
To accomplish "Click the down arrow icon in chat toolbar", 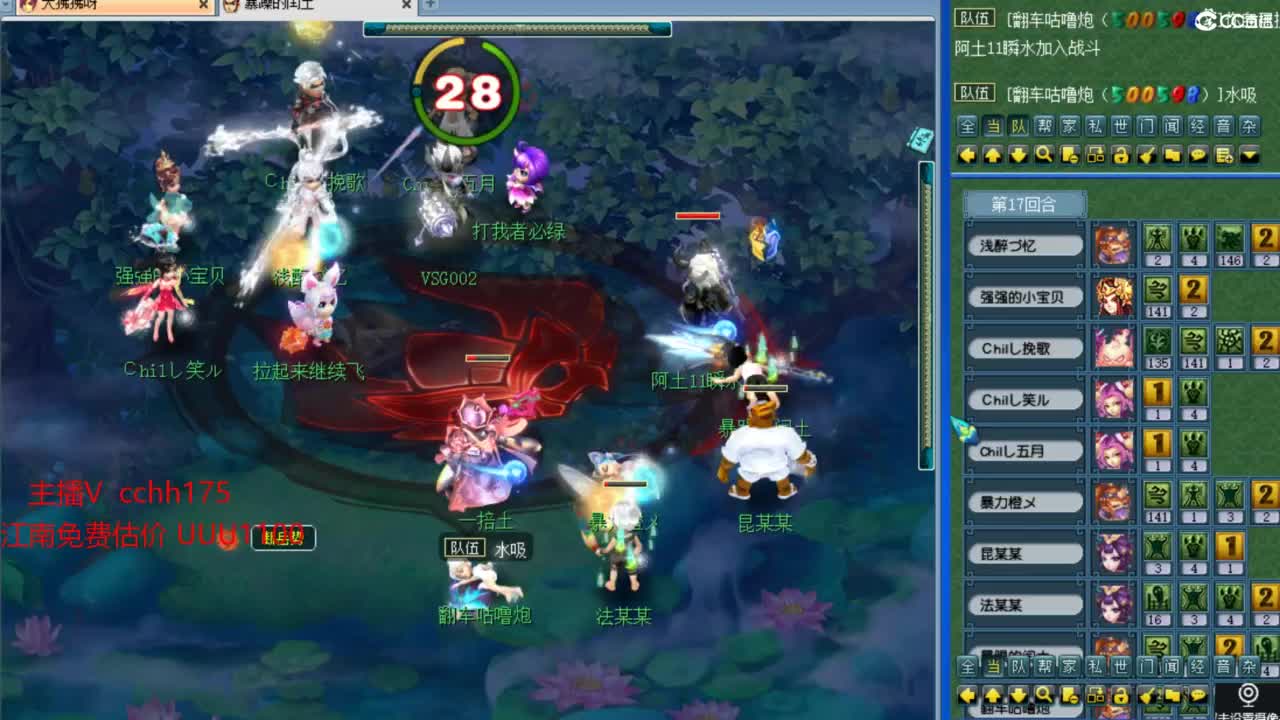I will pyautogui.click(x=1020, y=155).
